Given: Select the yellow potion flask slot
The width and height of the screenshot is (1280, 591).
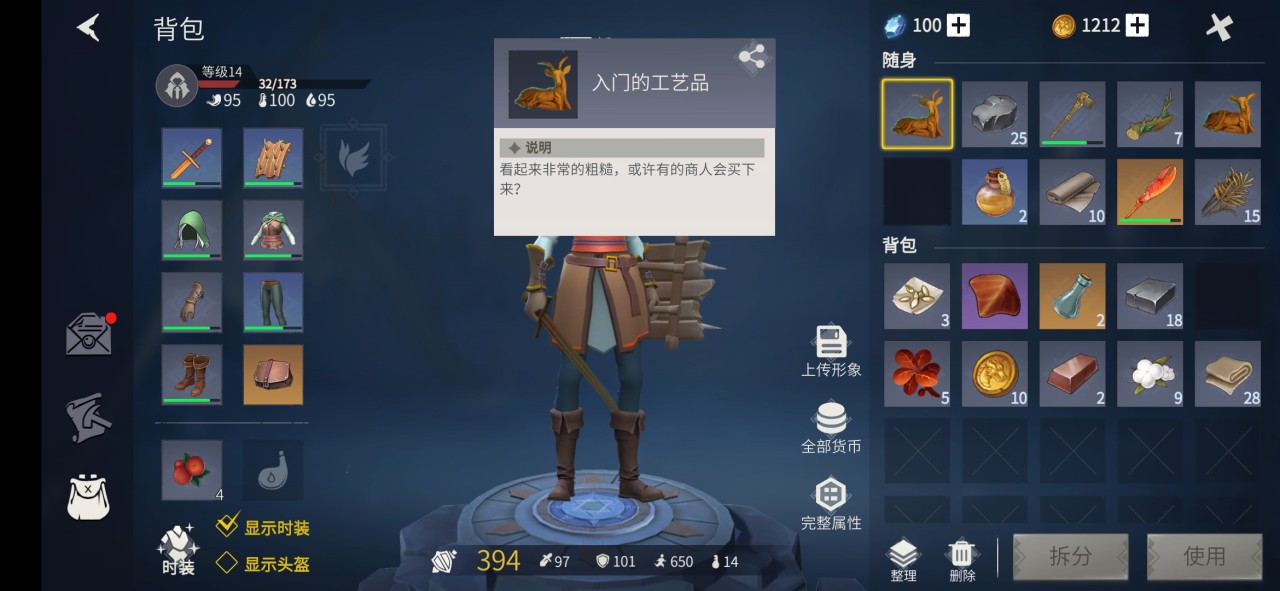Looking at the screenshot, I should click(994, 192).
